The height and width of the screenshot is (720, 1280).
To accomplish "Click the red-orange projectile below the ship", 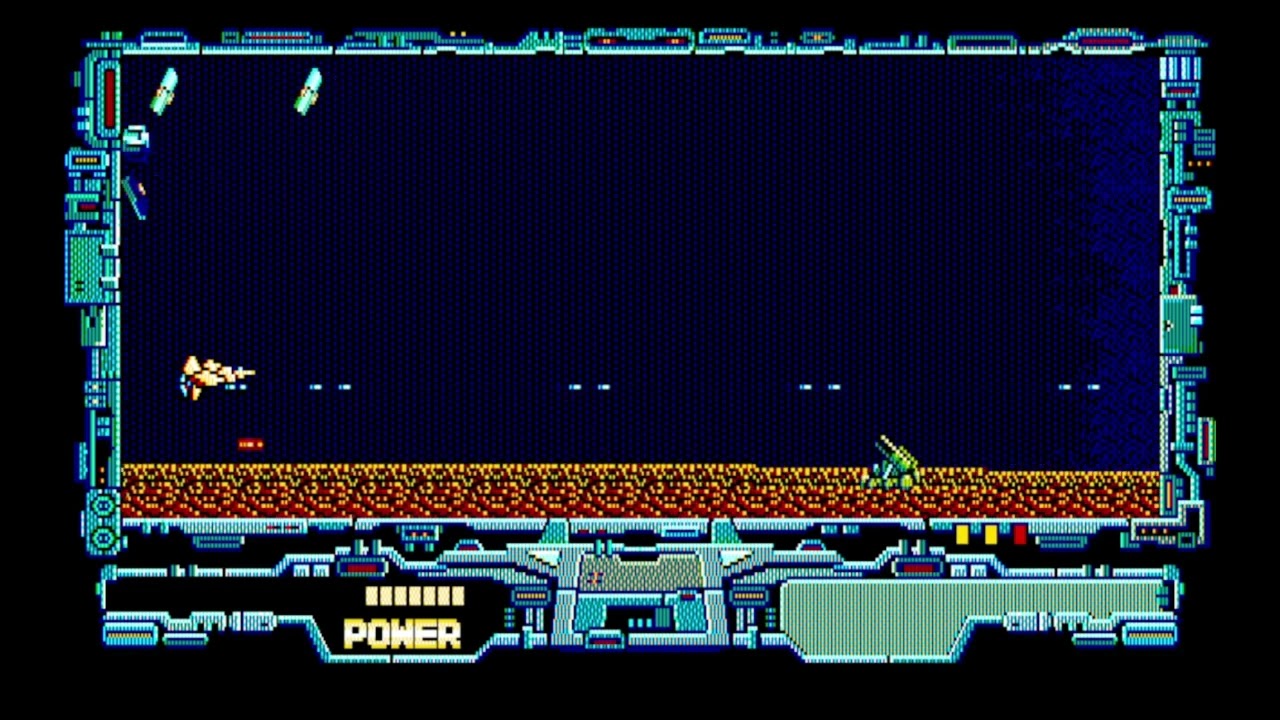I will tap(250, 444).
